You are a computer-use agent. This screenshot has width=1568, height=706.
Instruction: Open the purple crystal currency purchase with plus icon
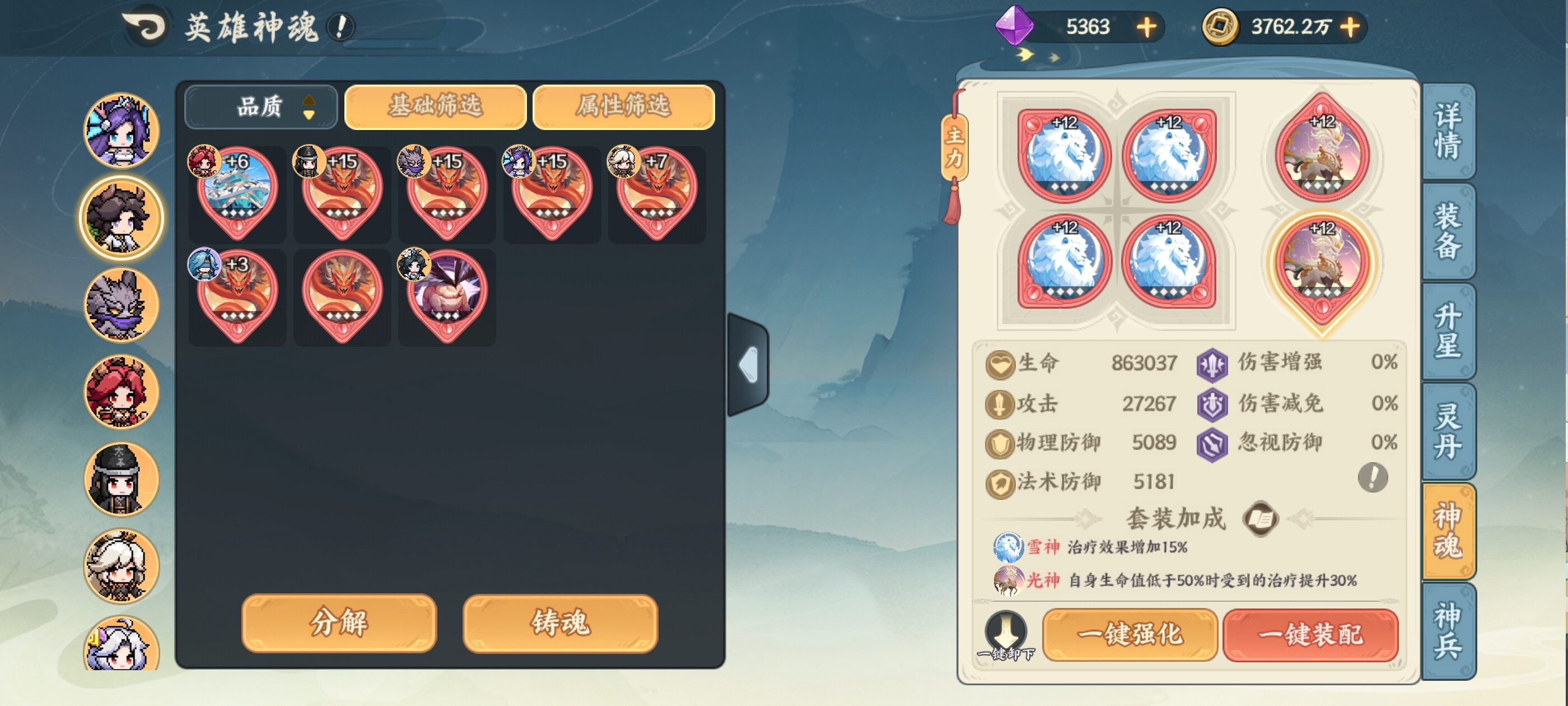pos(1149,27)
